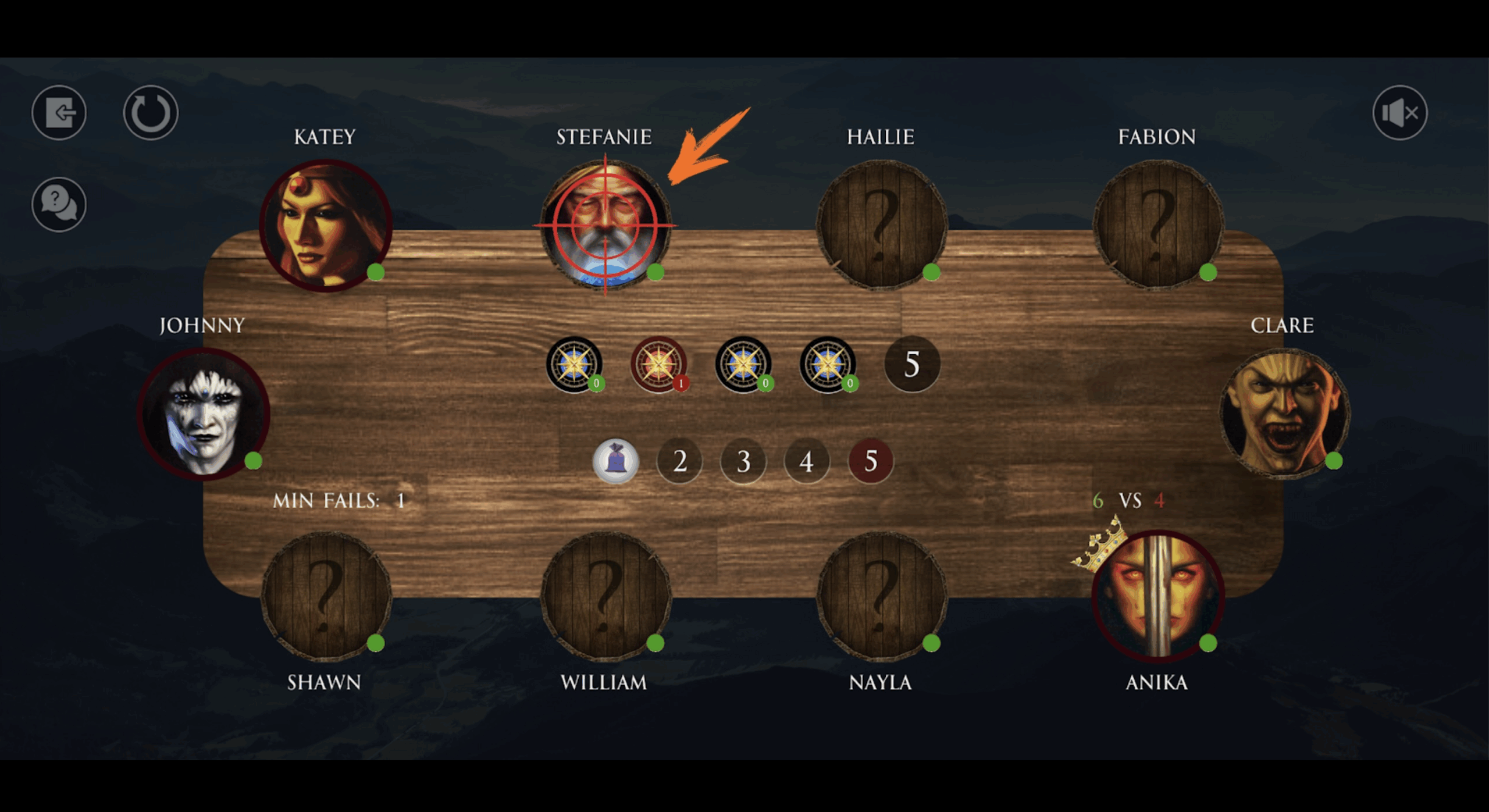Click Anika's crowned leader portrait

point(1157,596)
